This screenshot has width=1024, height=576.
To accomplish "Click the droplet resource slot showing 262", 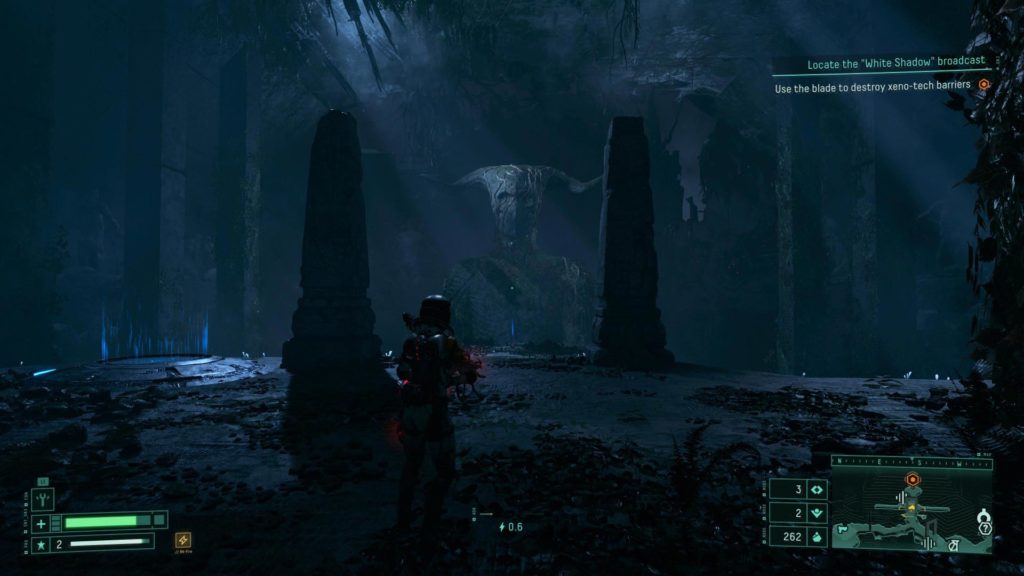I will [x=816, y=538].
